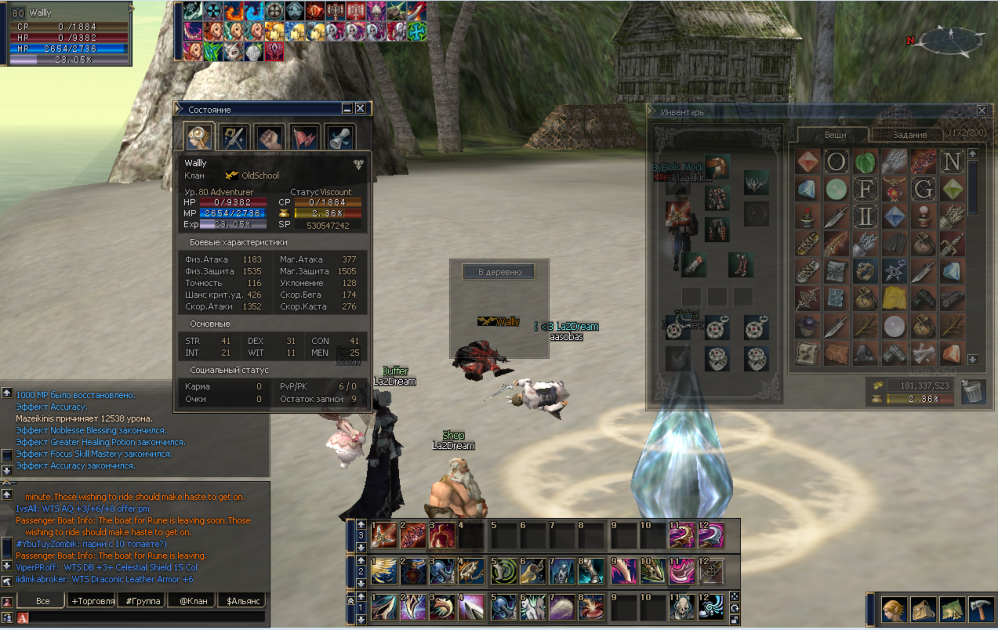Open the scroll quest tab in status window
The width and height of the screenshot is (998, 630).
pyautogui.click(x=340, y=136)
